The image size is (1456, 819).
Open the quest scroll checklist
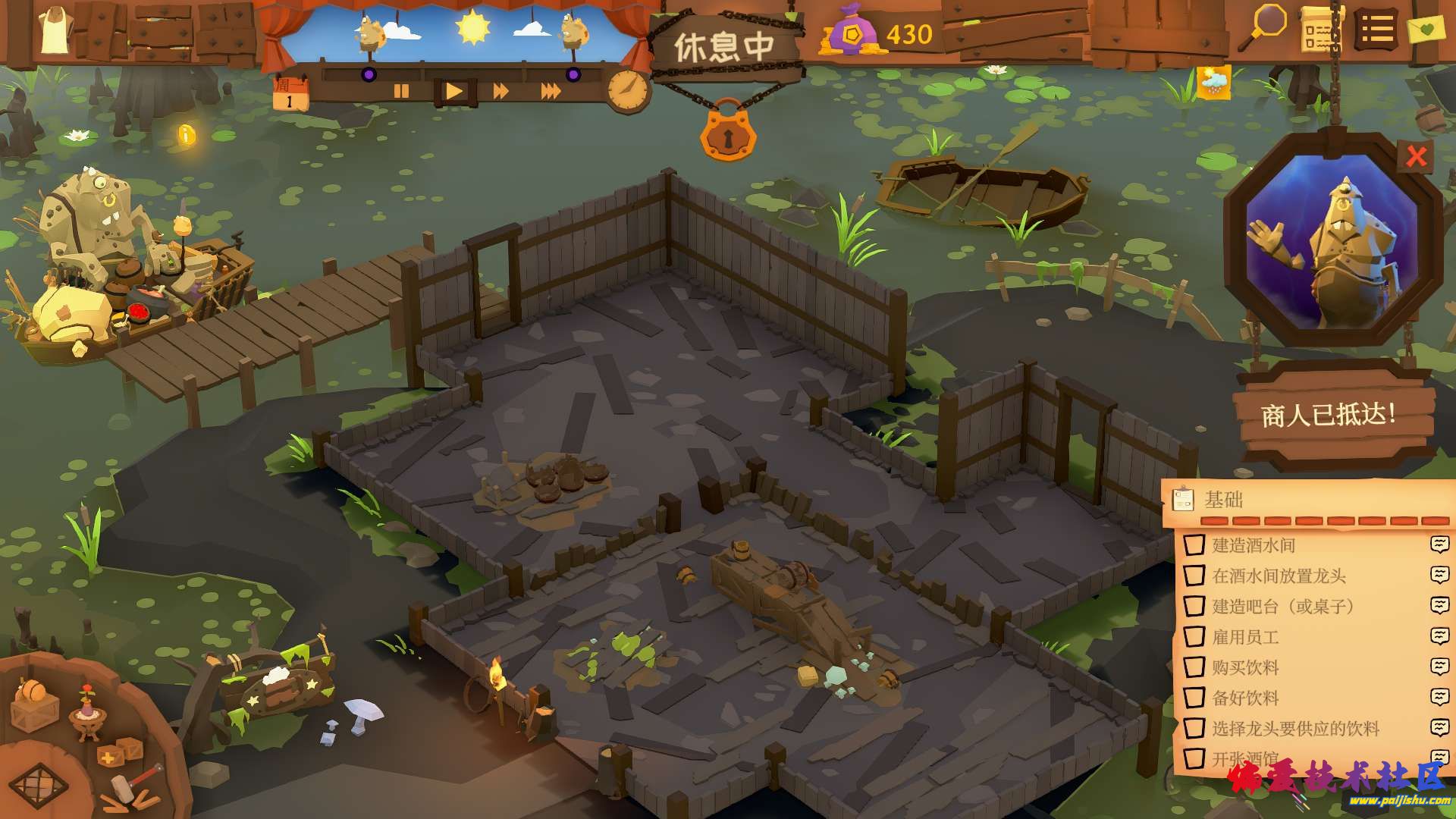tap(1320, 30)
